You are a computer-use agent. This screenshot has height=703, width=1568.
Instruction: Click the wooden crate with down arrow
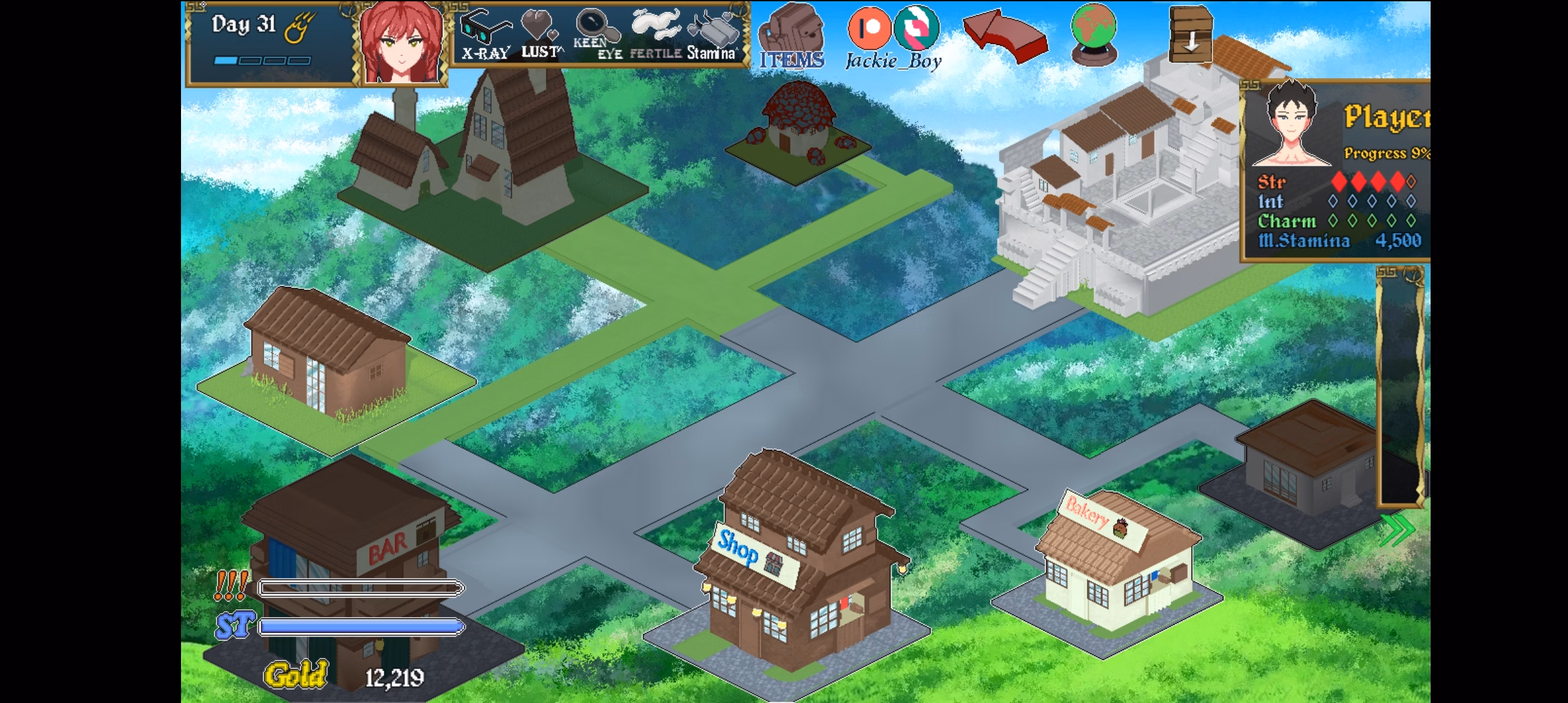click(x=1190, y=33)
